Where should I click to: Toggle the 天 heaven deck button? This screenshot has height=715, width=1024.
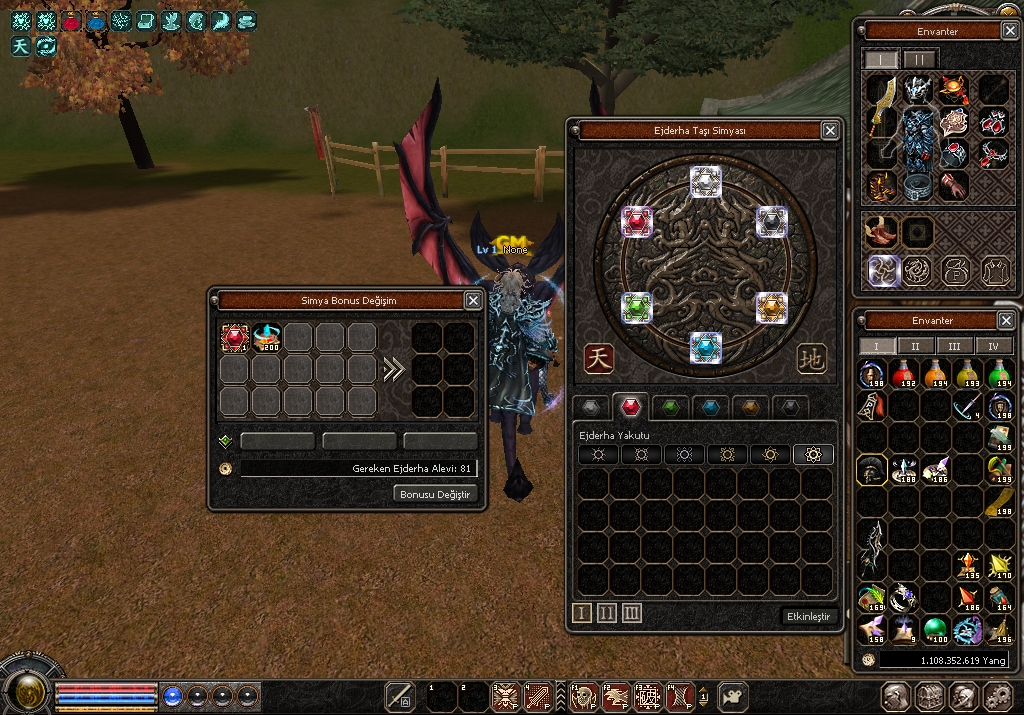tap(599, 358)
